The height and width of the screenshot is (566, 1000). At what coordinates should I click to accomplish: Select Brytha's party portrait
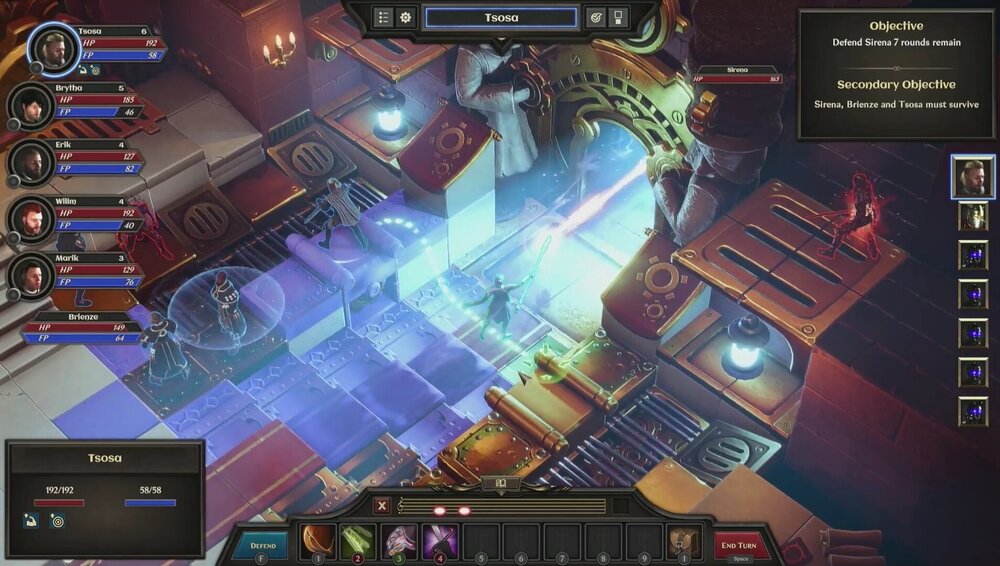tap(31, 105)
